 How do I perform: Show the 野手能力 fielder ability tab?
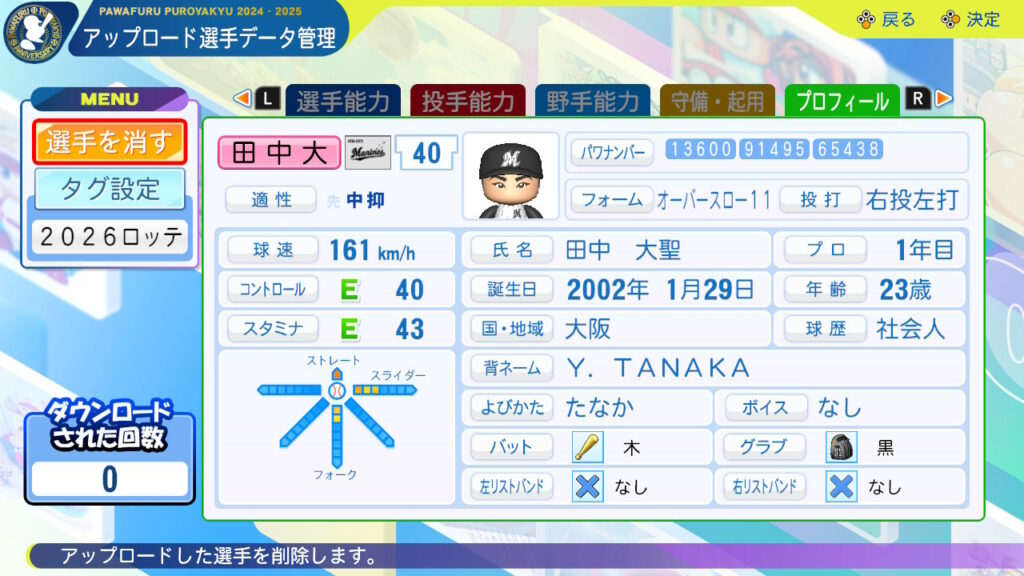(x=592, y=101)
